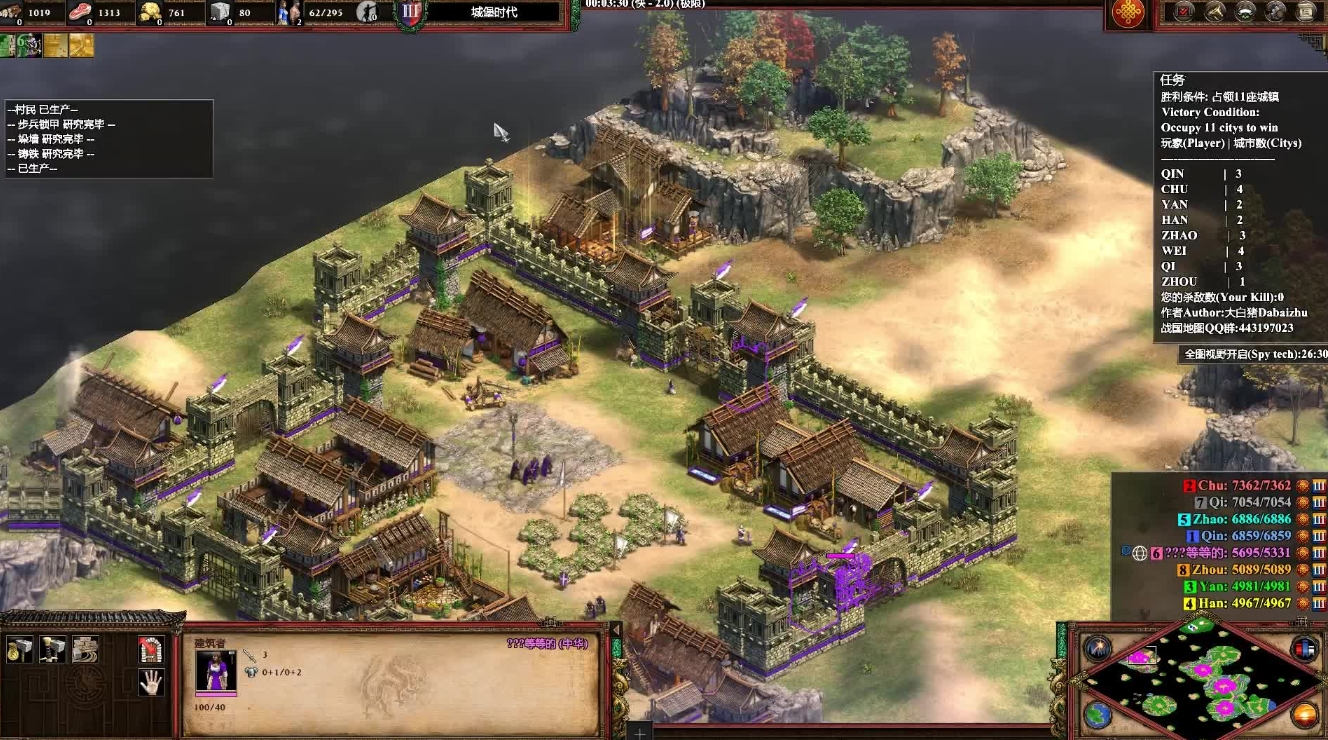The height and width of the screenshot is (740, 1328).
Task: Choose the stone wall build command
Action: click(x=85, y=650)
